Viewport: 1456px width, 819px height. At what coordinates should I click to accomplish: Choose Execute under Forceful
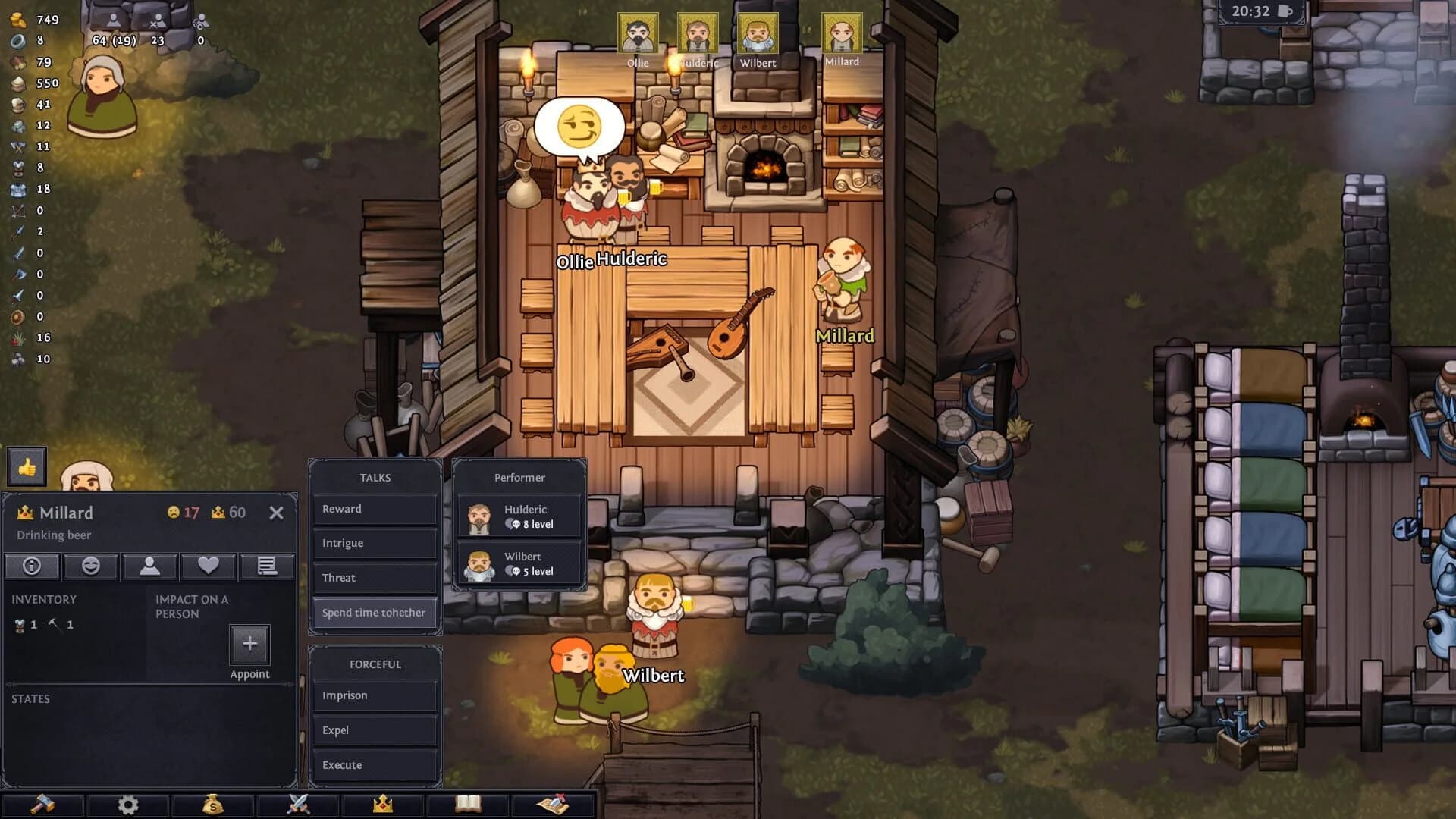click(374, 765)
